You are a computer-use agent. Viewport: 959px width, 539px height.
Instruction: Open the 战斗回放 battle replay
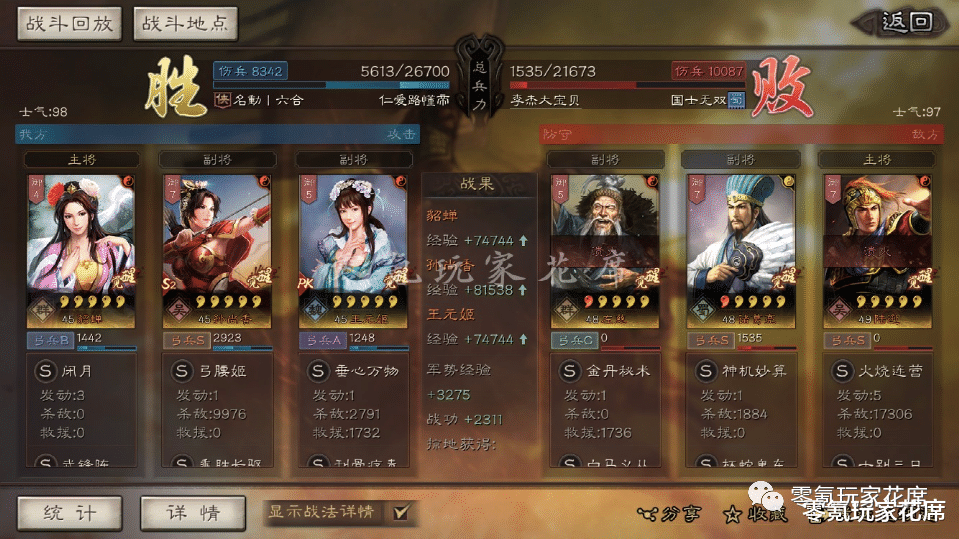pos(69,24)
